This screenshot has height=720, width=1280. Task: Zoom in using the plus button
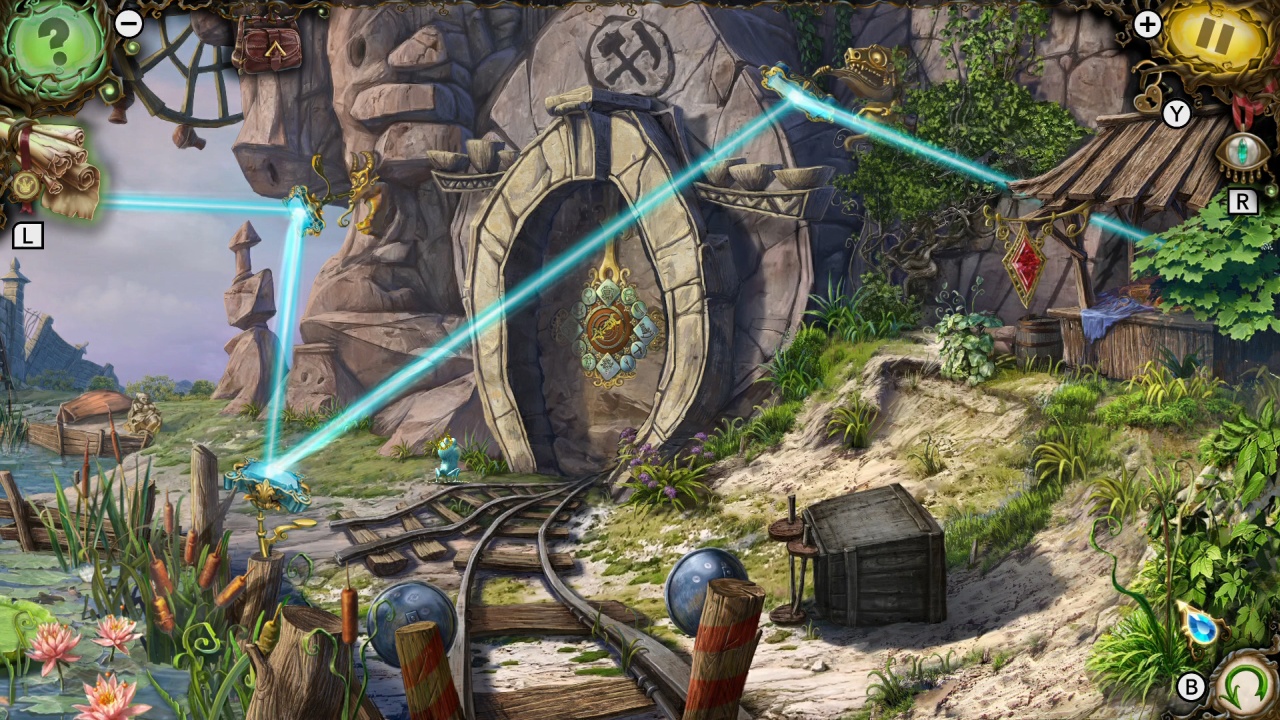click(x=1147, y=24)
